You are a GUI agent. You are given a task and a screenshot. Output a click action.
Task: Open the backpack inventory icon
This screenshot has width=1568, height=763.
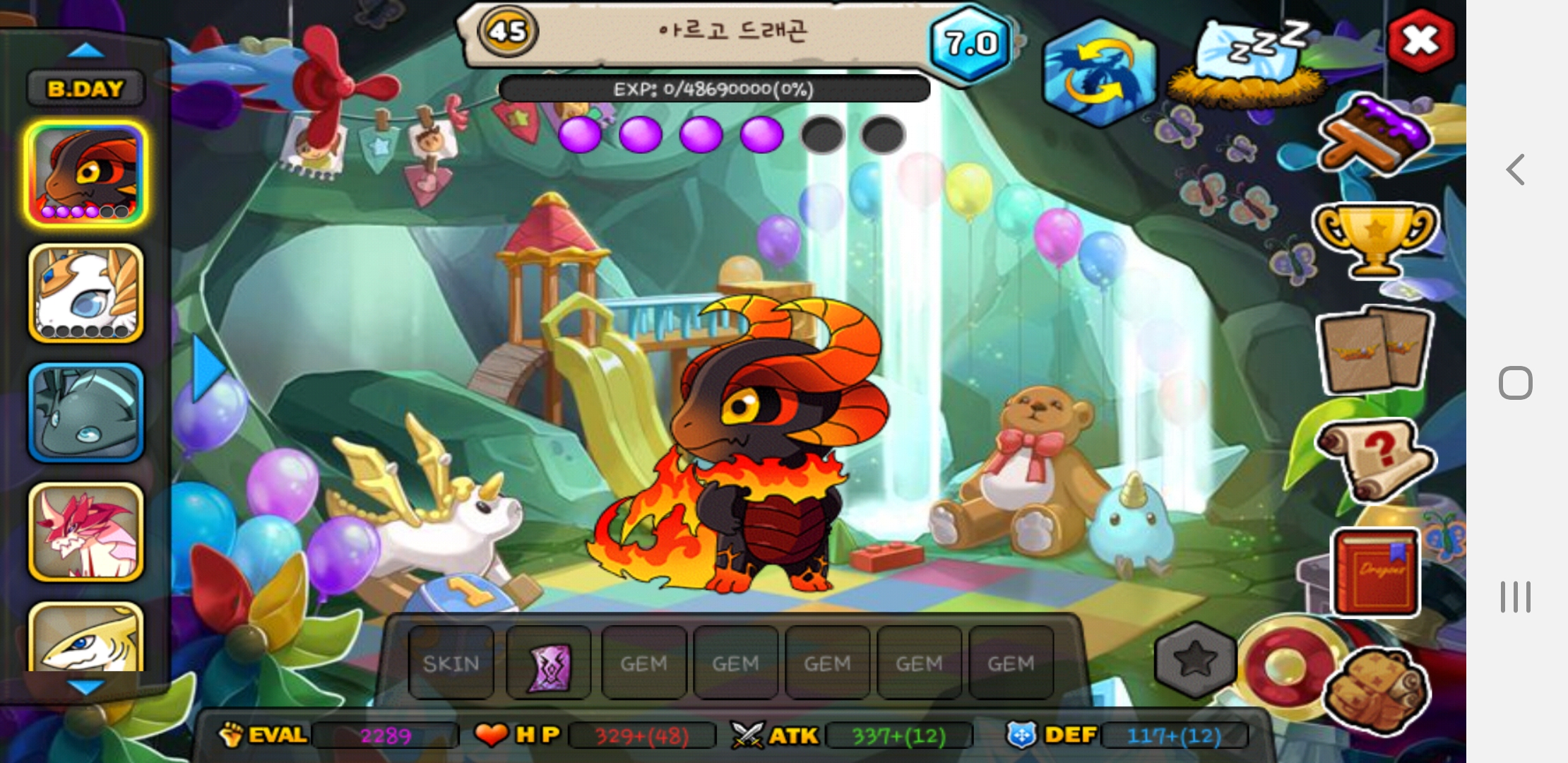pyautogui.click(x=1376, y=691)
